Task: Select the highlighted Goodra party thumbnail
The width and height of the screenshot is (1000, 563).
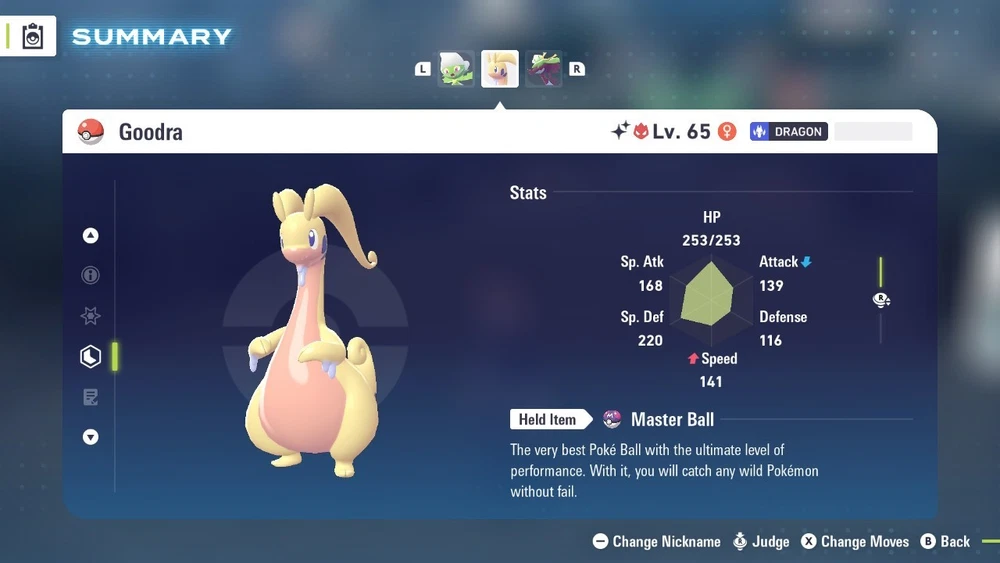Action: click(500, 69)
